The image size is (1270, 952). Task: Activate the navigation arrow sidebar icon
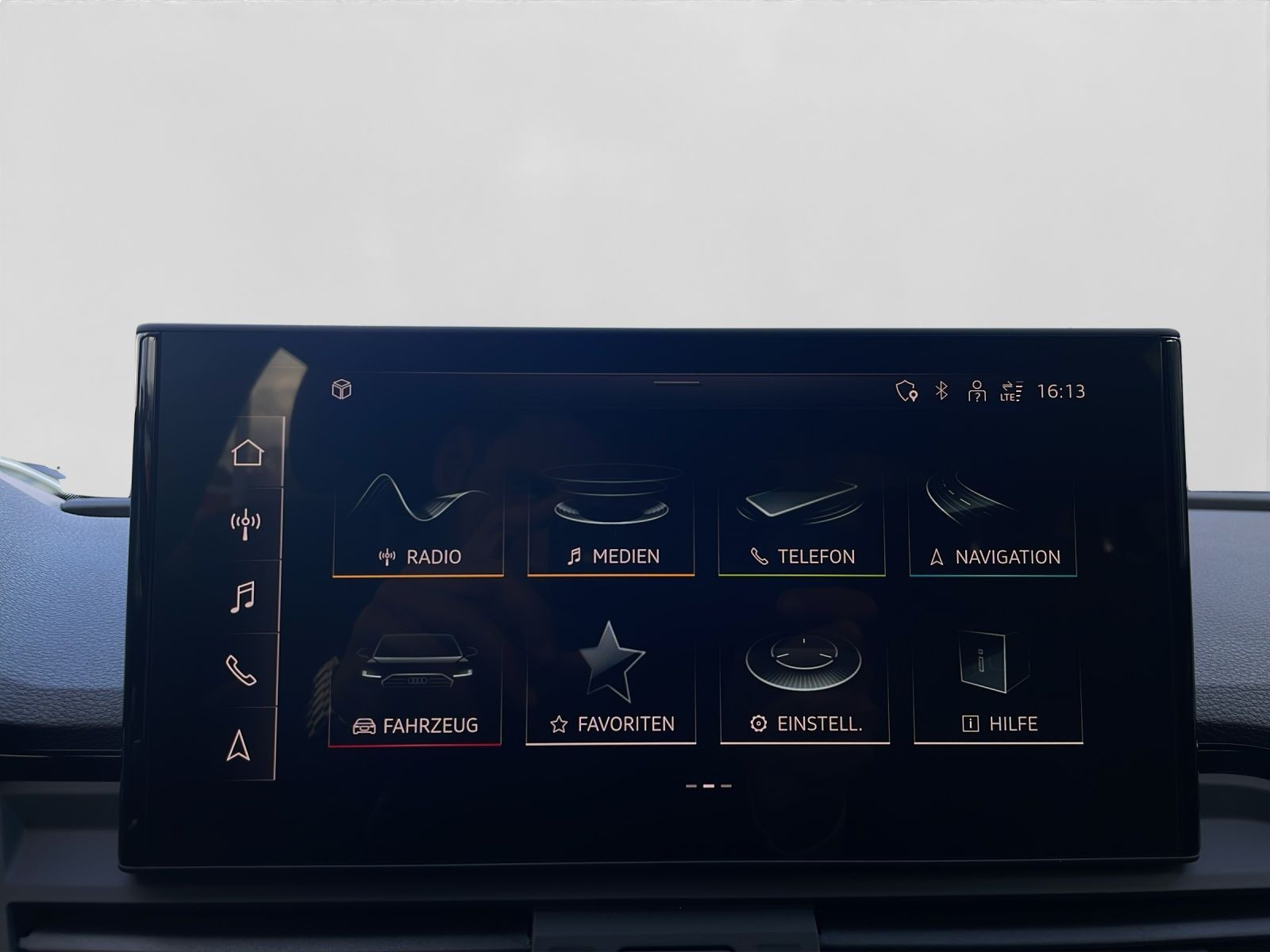(x=238, y=746)
